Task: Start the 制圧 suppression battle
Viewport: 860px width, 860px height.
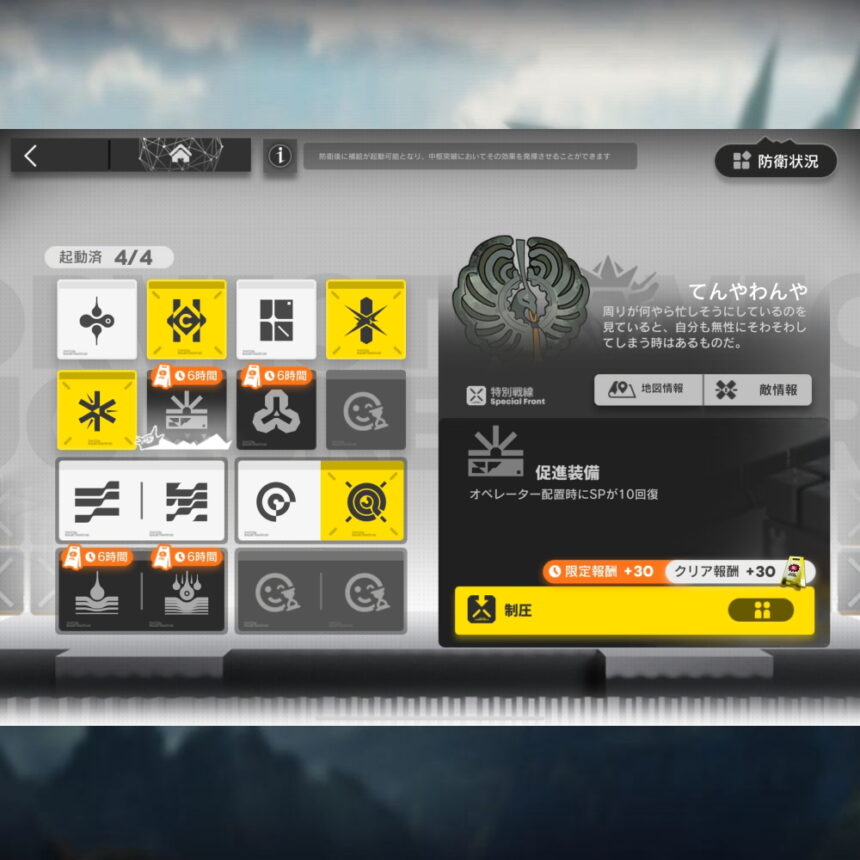Action: (x=634, y=610)
